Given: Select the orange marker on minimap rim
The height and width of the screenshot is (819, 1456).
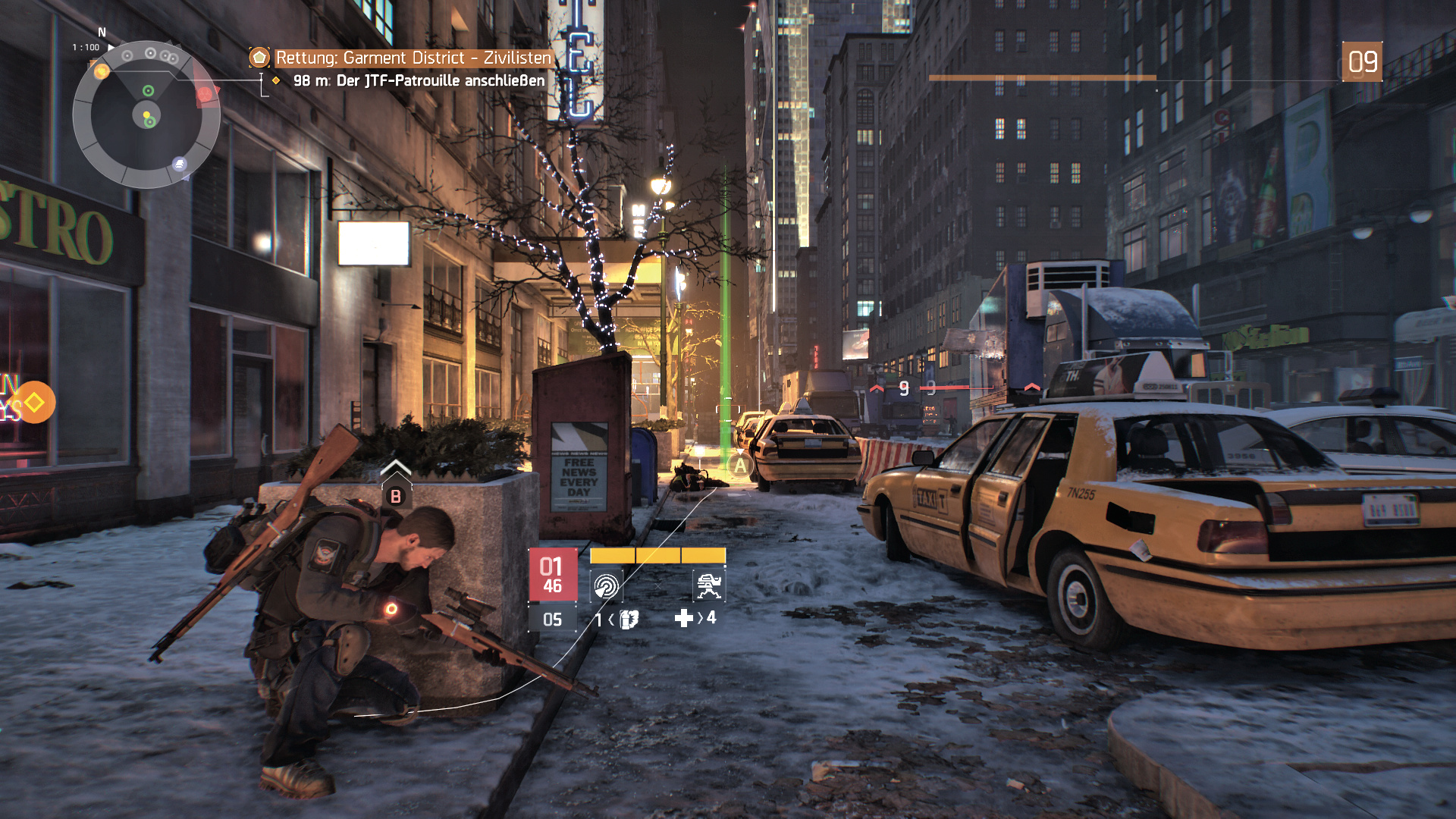Looking at the screenshot, I should click(101, 72).
